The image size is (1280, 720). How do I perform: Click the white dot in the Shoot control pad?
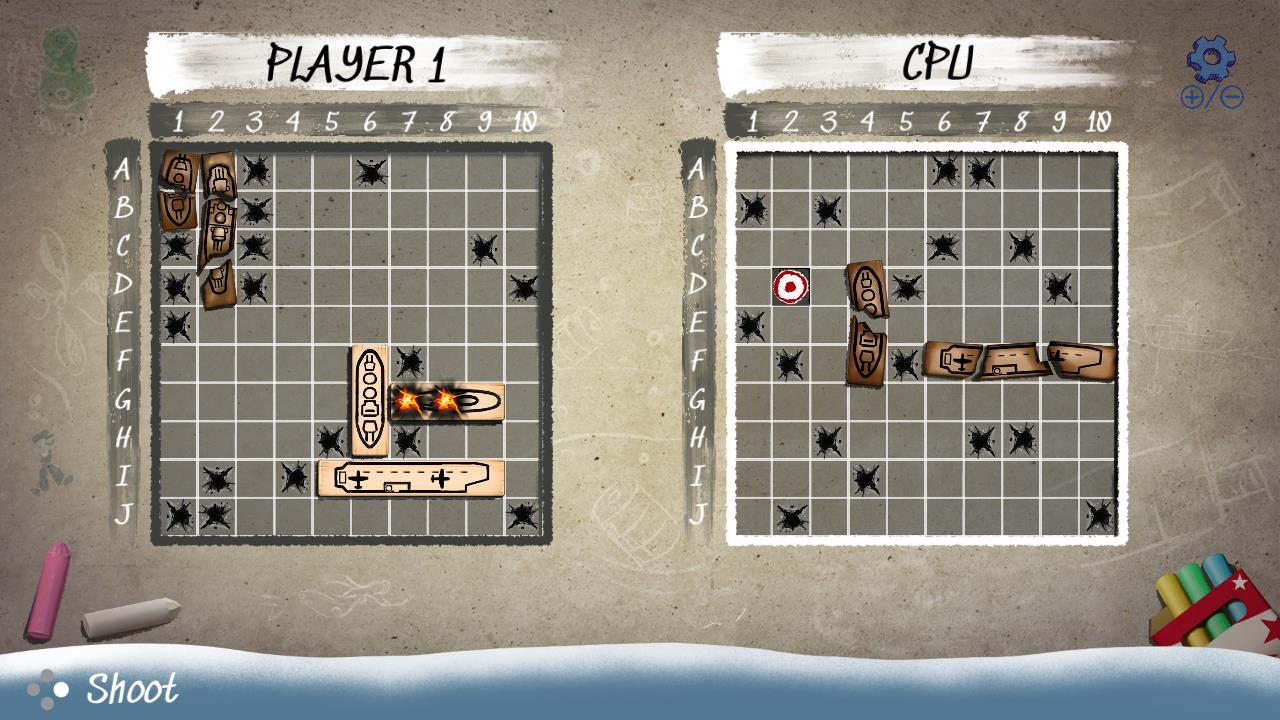tap(63, 688)
